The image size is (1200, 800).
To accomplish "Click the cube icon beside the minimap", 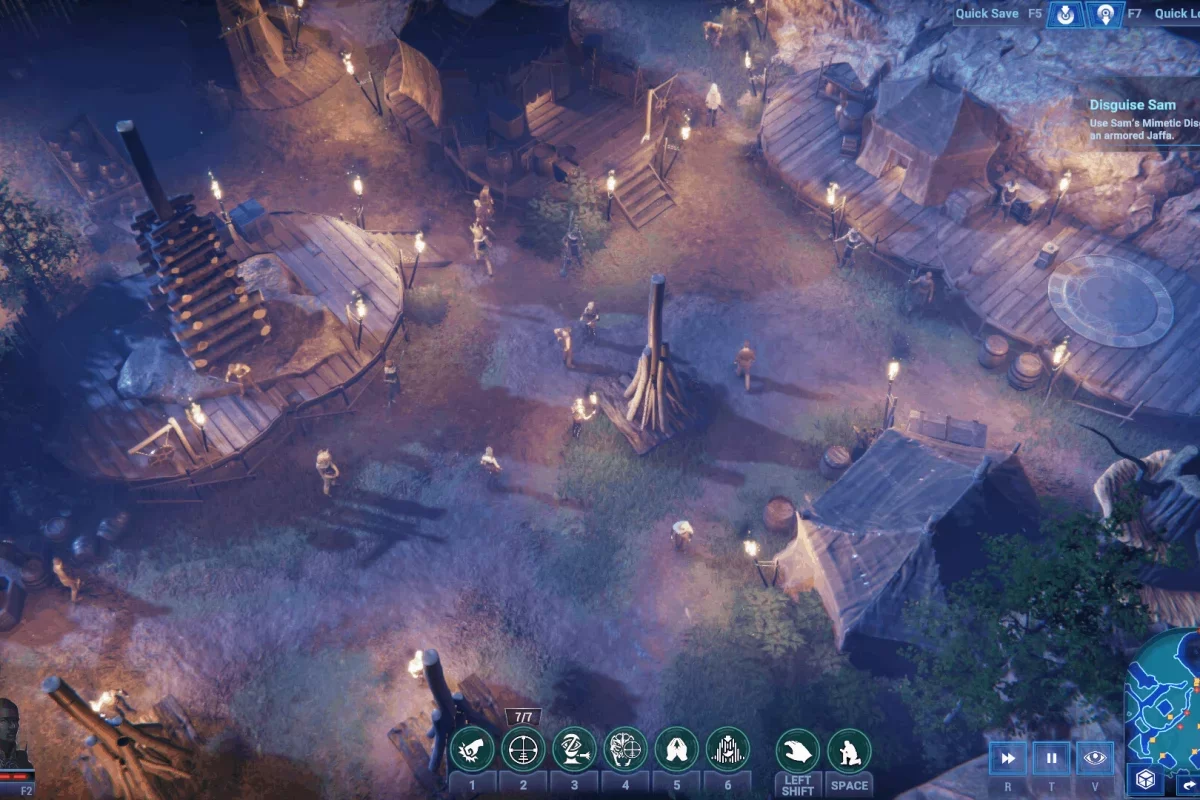I will [x=1143, y=780].
